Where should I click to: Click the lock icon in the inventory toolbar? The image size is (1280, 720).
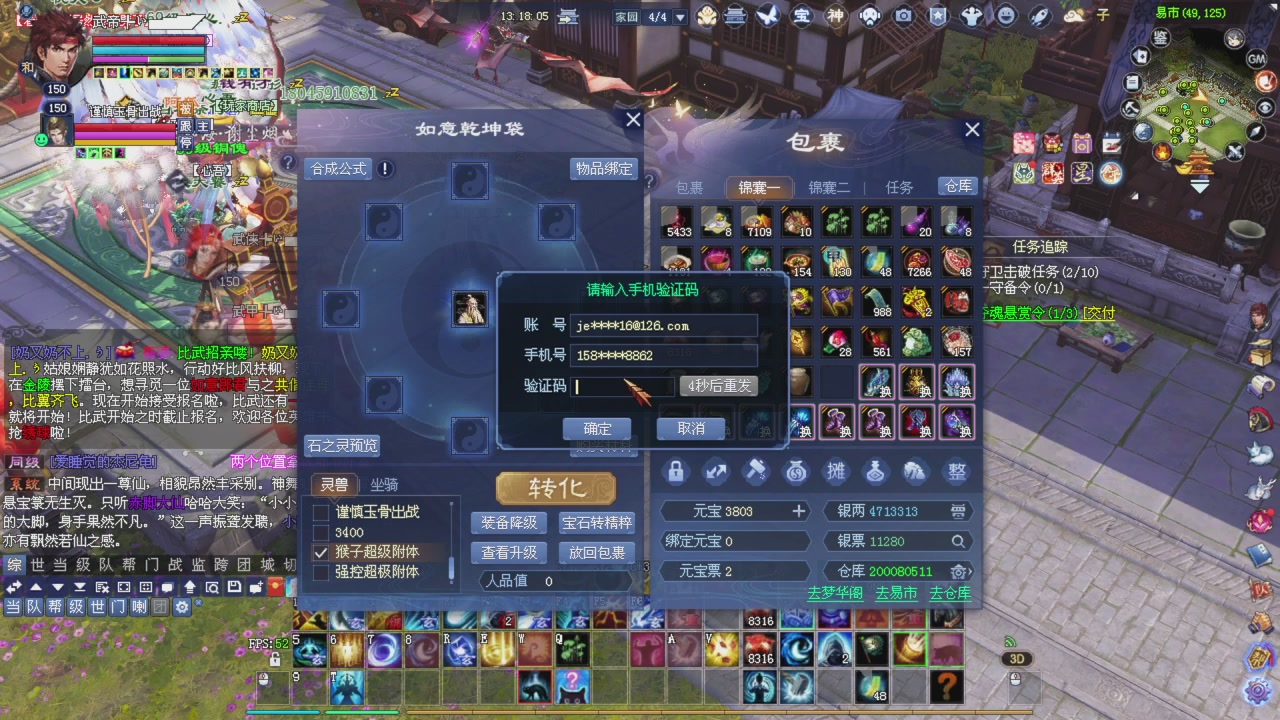pos(675,471)
